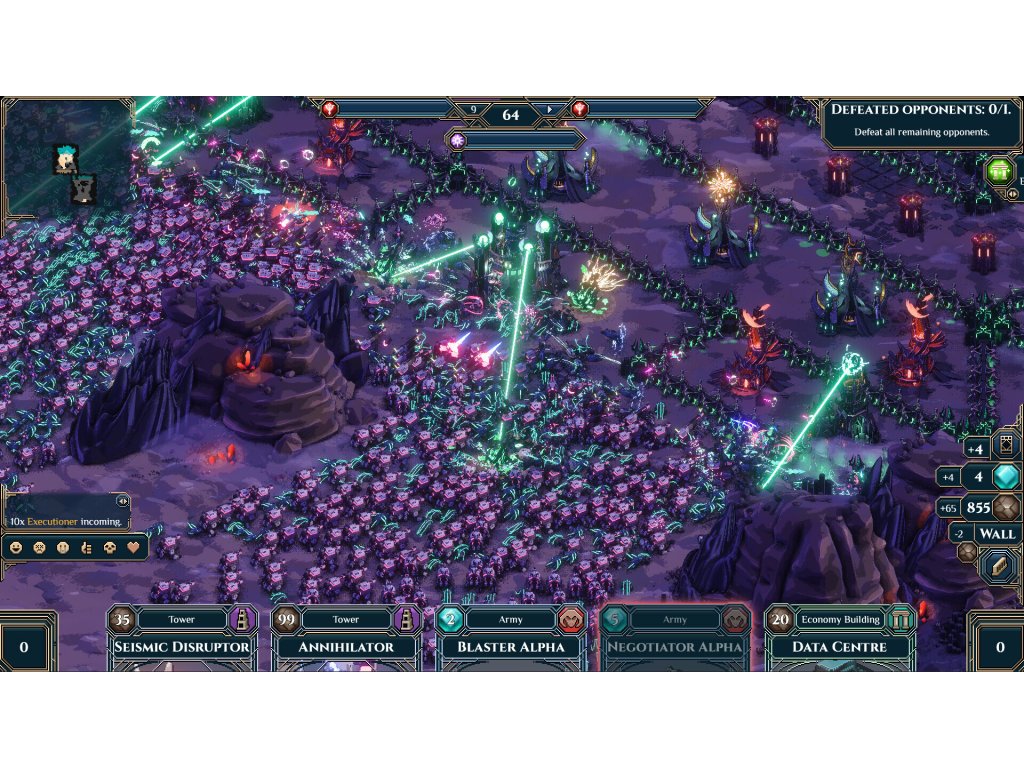This screenshot has height=768, width=1024.
Task: Collapse the Executioner incoming notification panel
Action: click(x=123, y=502)
